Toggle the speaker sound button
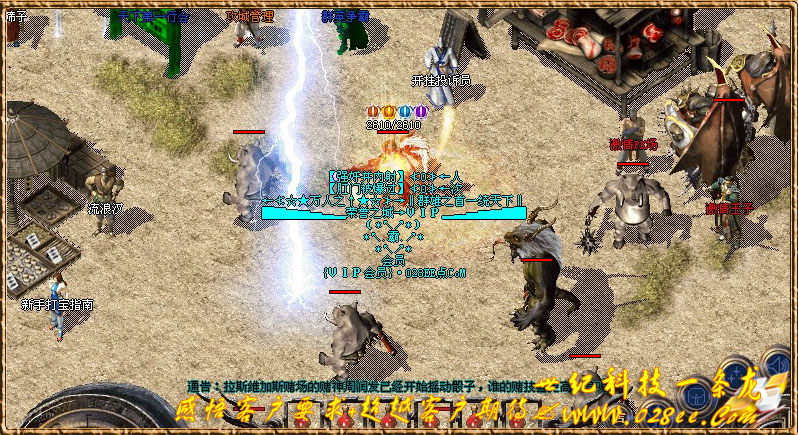The height and width of the screenshot is (435, 798). [x=778, y=364]
